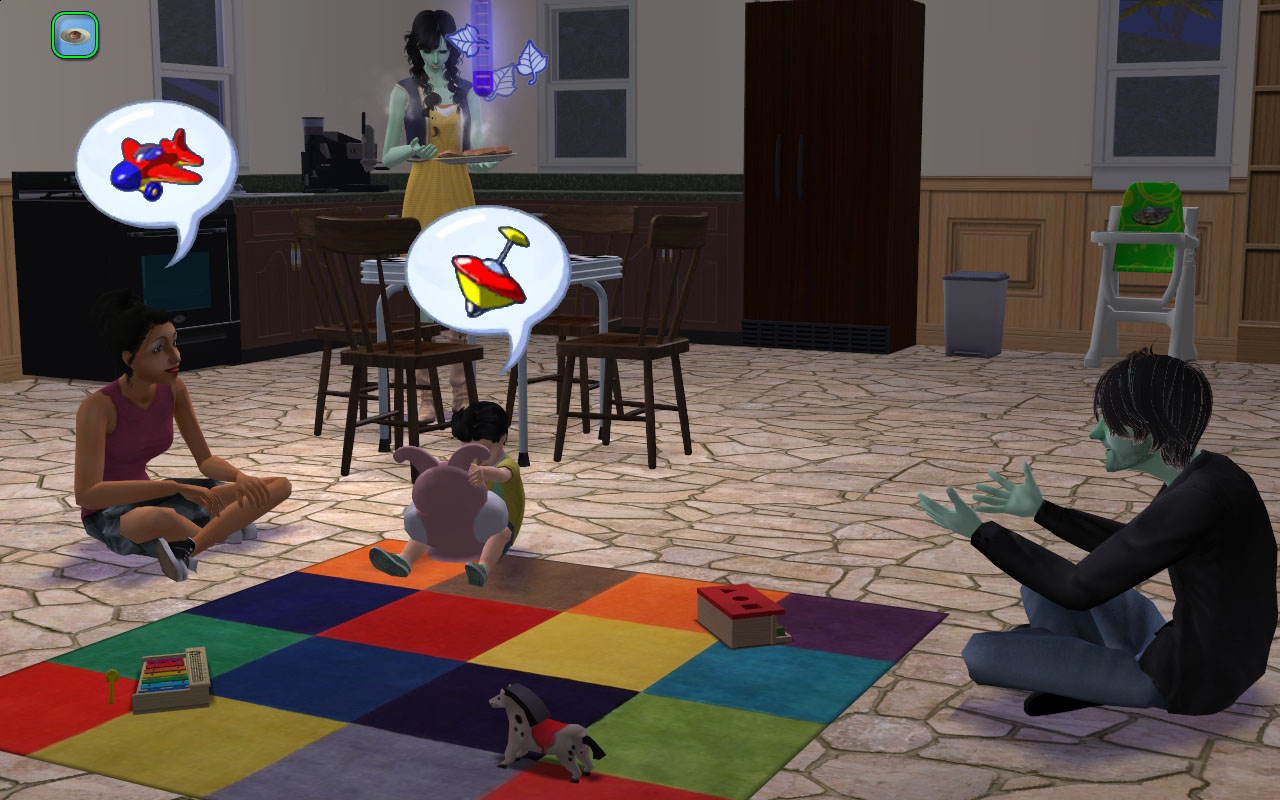Cancel the queued plate-of-food action icon

74,35
